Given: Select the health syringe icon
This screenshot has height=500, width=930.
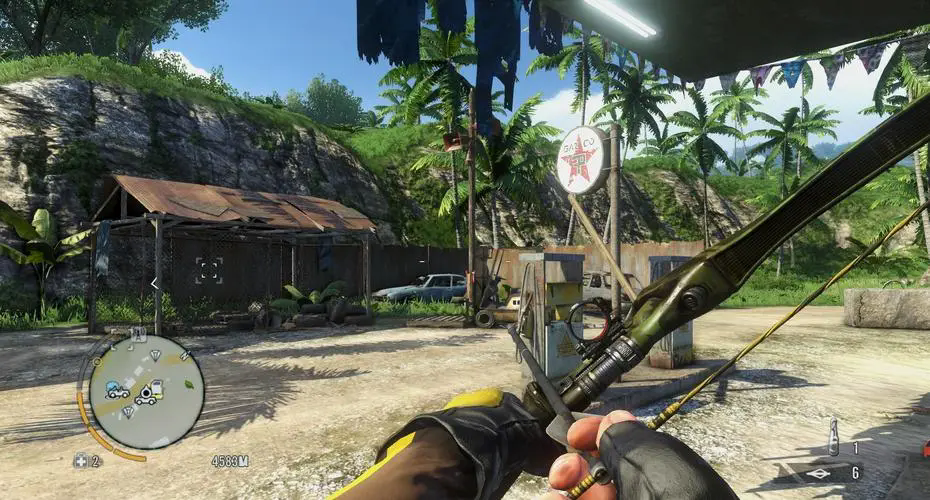Looking at the screenshot, I should click(80, 461).
